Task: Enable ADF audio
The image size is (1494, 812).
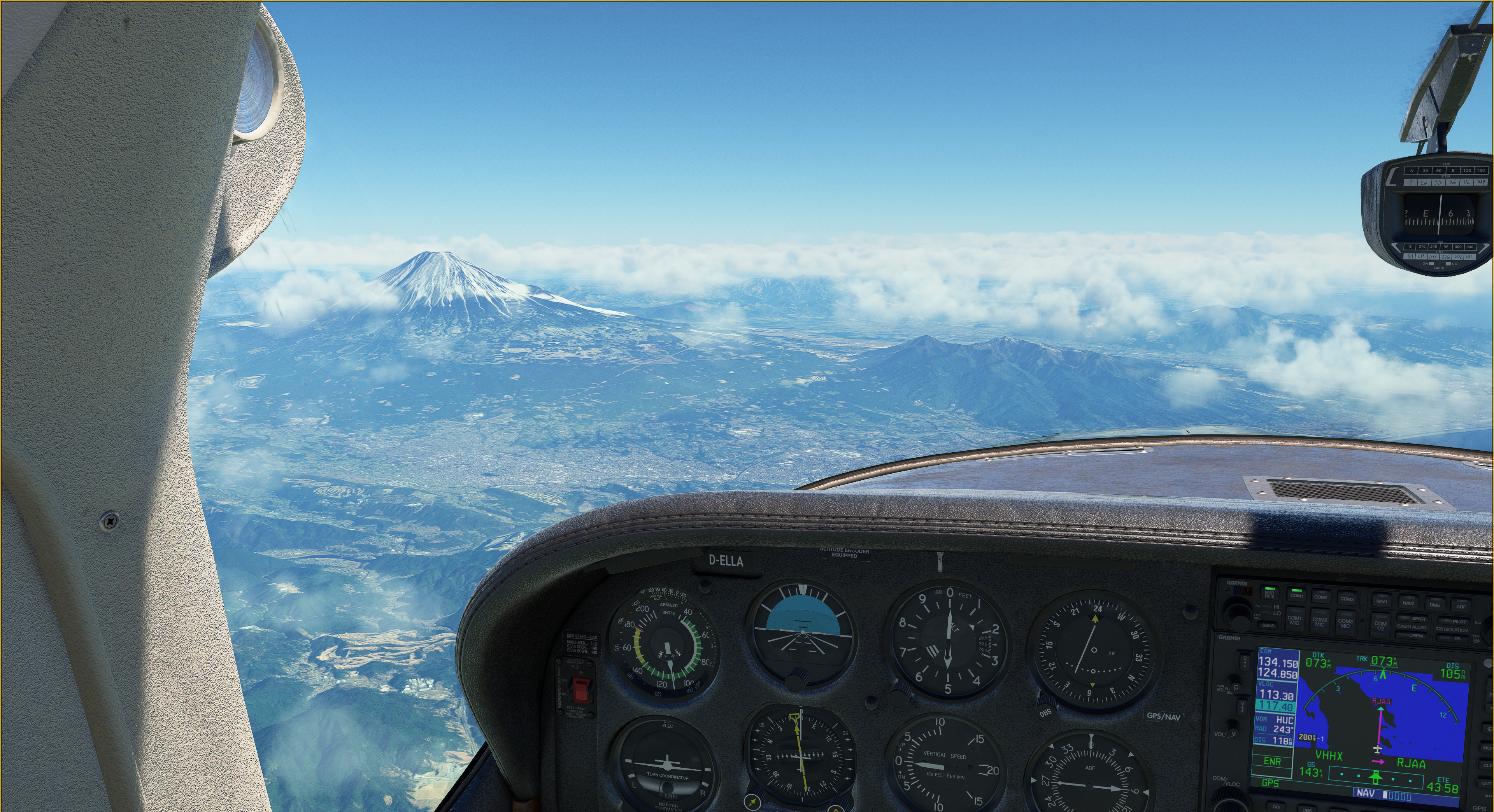Action: coord(1461,606)
